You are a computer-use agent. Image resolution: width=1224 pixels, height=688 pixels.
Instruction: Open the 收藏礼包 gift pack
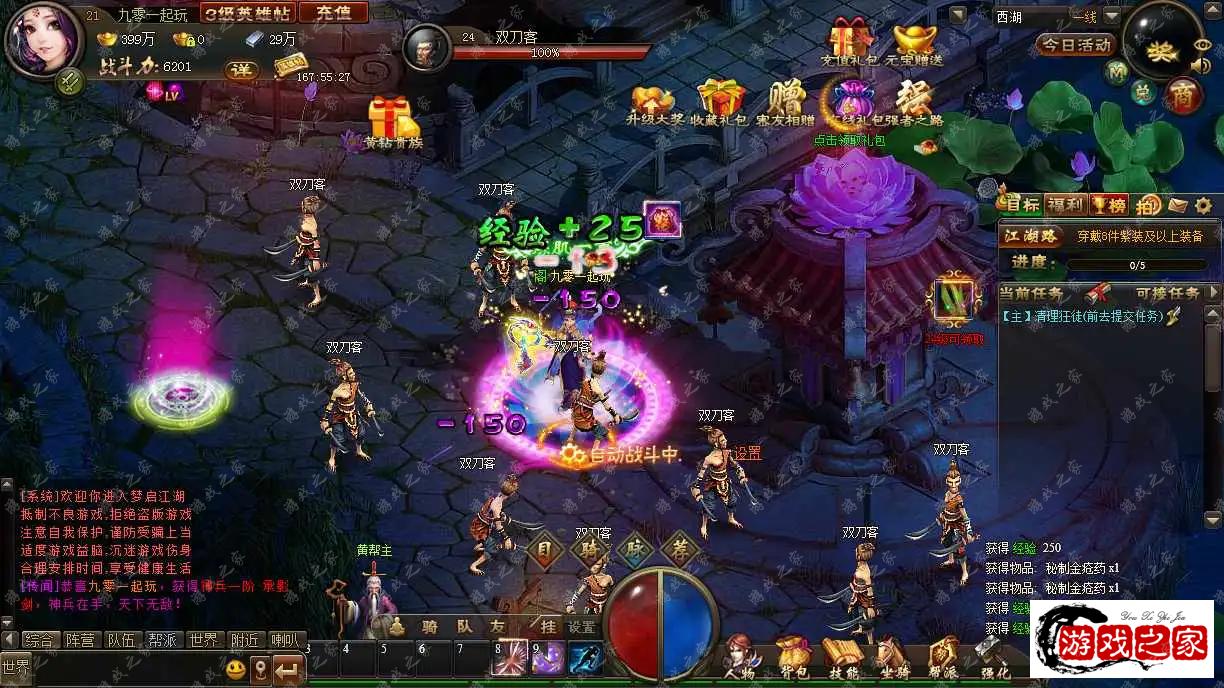(x=721, y=101)
